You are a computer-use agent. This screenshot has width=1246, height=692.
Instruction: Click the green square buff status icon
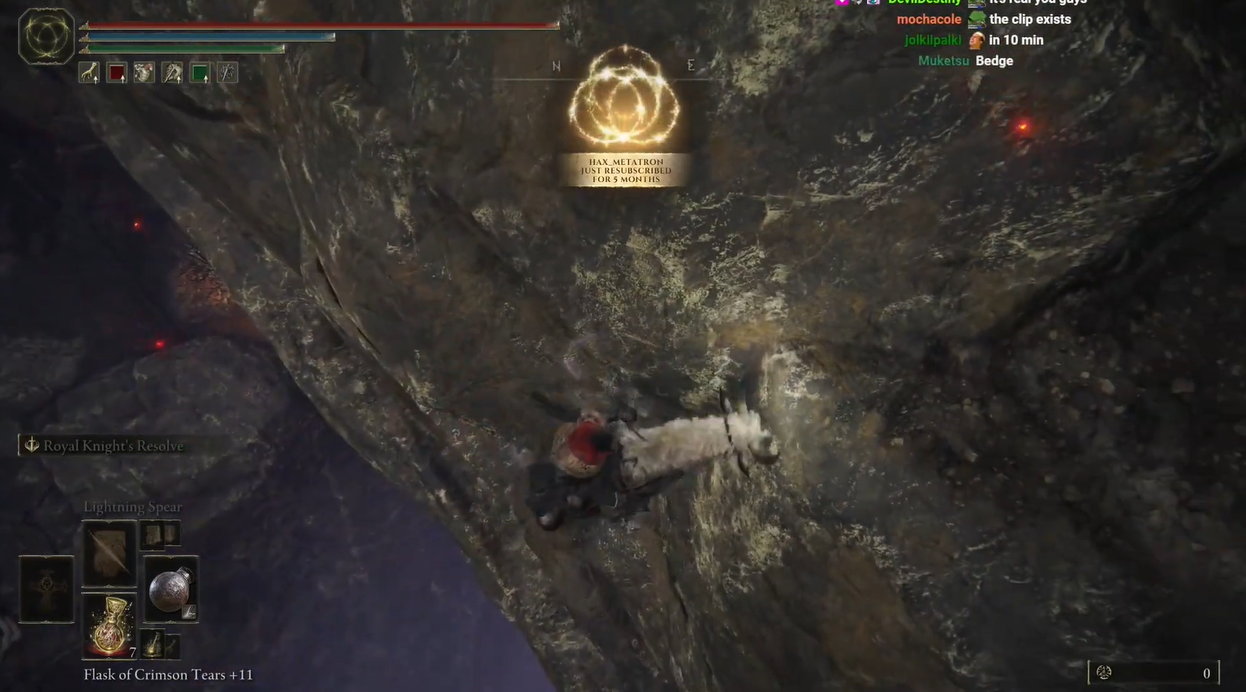coord(200,73)
